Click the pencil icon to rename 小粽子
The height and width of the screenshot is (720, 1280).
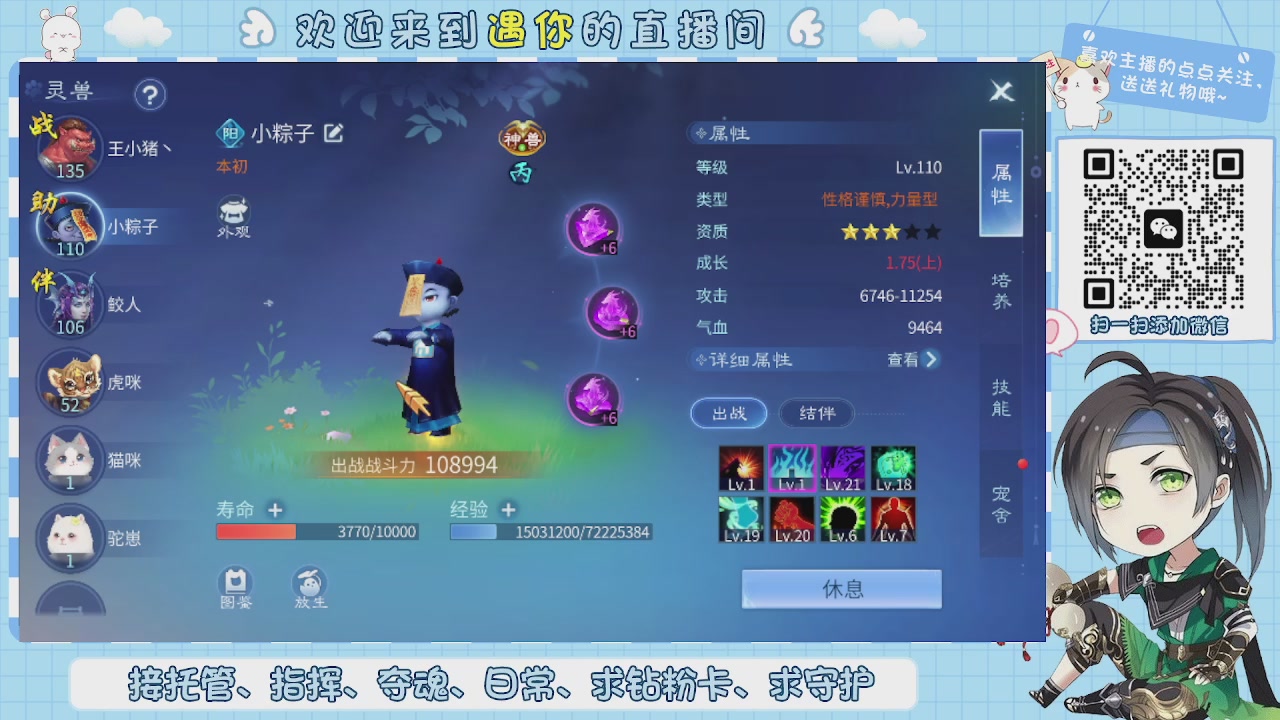pos(333,132)
